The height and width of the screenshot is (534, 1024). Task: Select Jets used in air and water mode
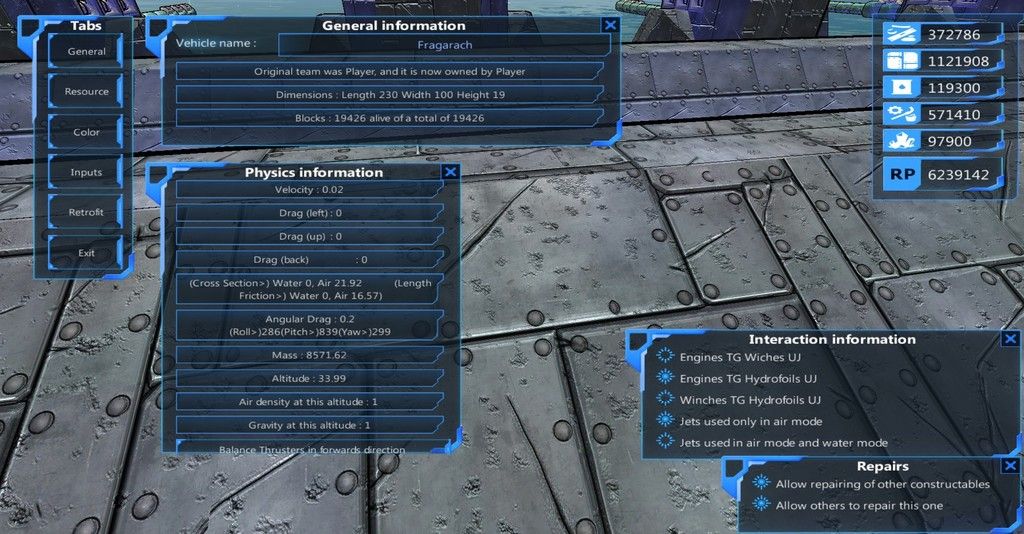coord(665,442)
